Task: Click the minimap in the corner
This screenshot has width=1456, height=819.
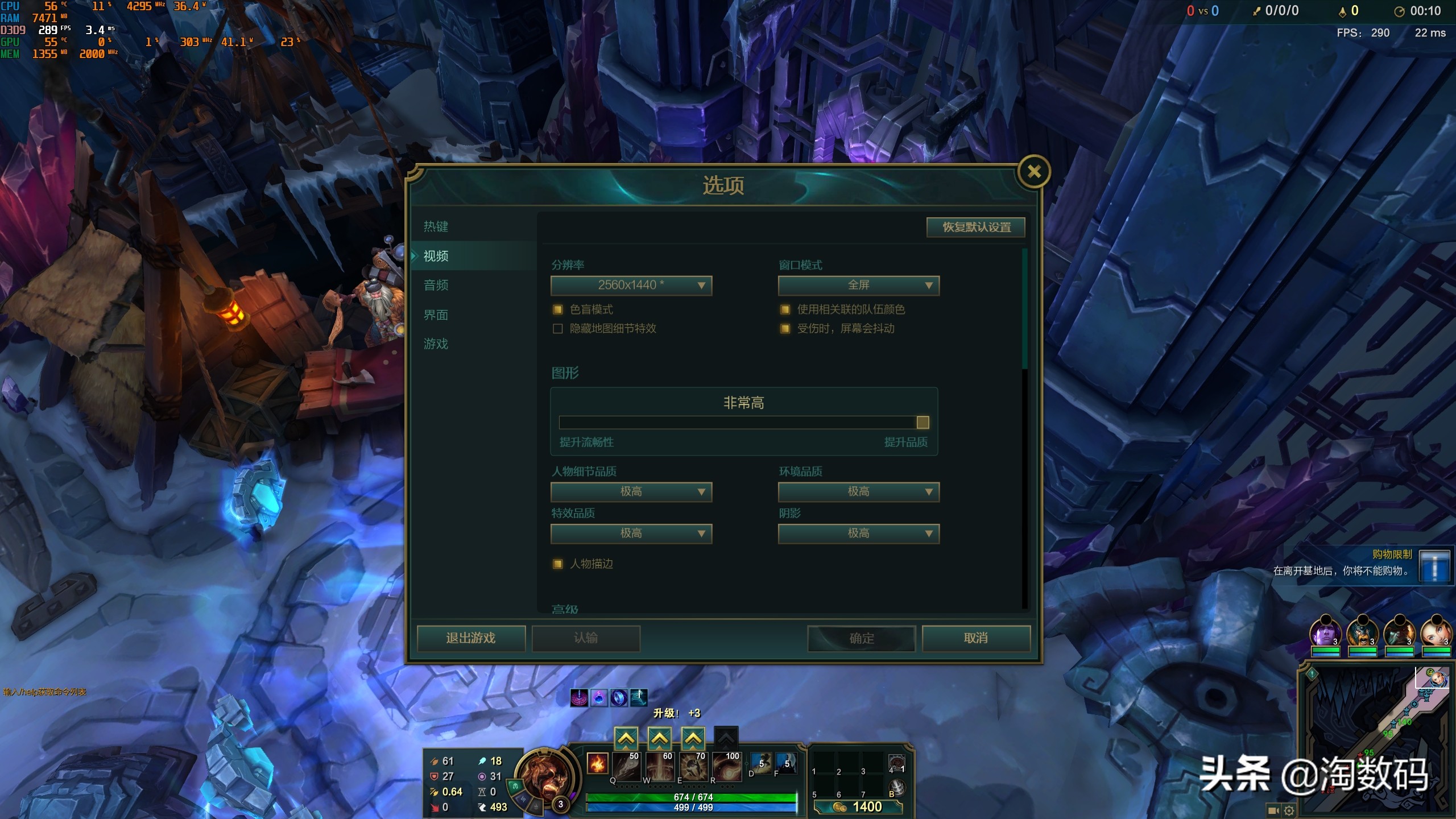Action: coord(1376,739)
